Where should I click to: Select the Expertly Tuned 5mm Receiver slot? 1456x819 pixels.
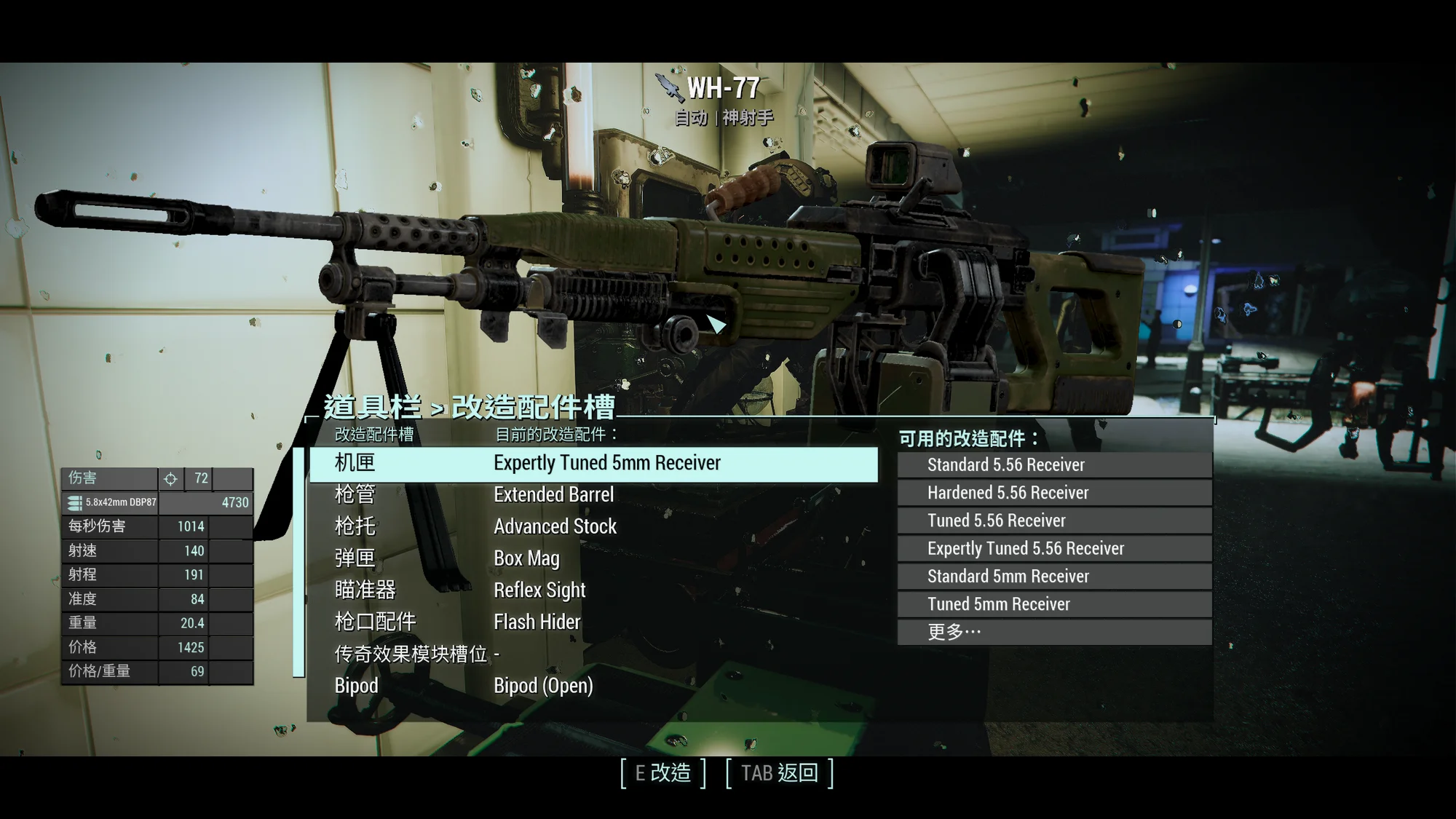[593, 464]
